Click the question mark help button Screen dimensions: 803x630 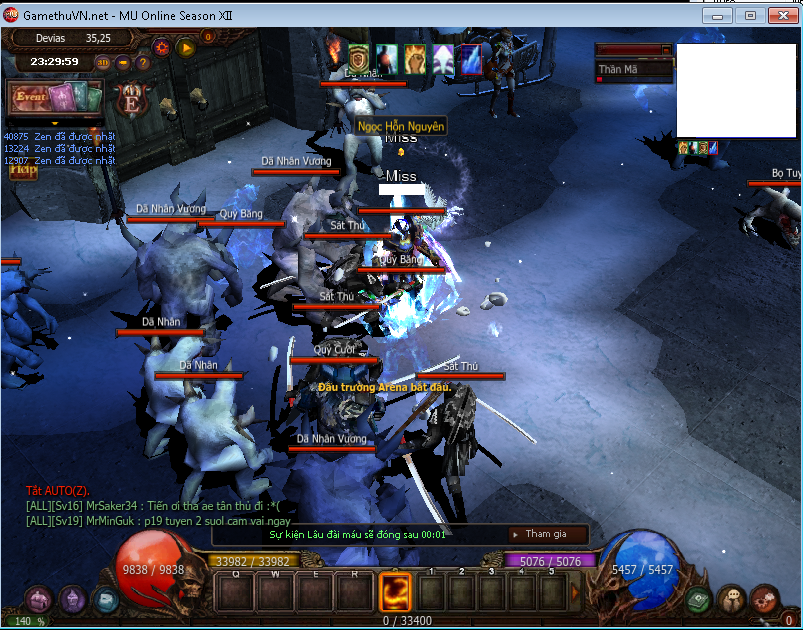(143, 62)
